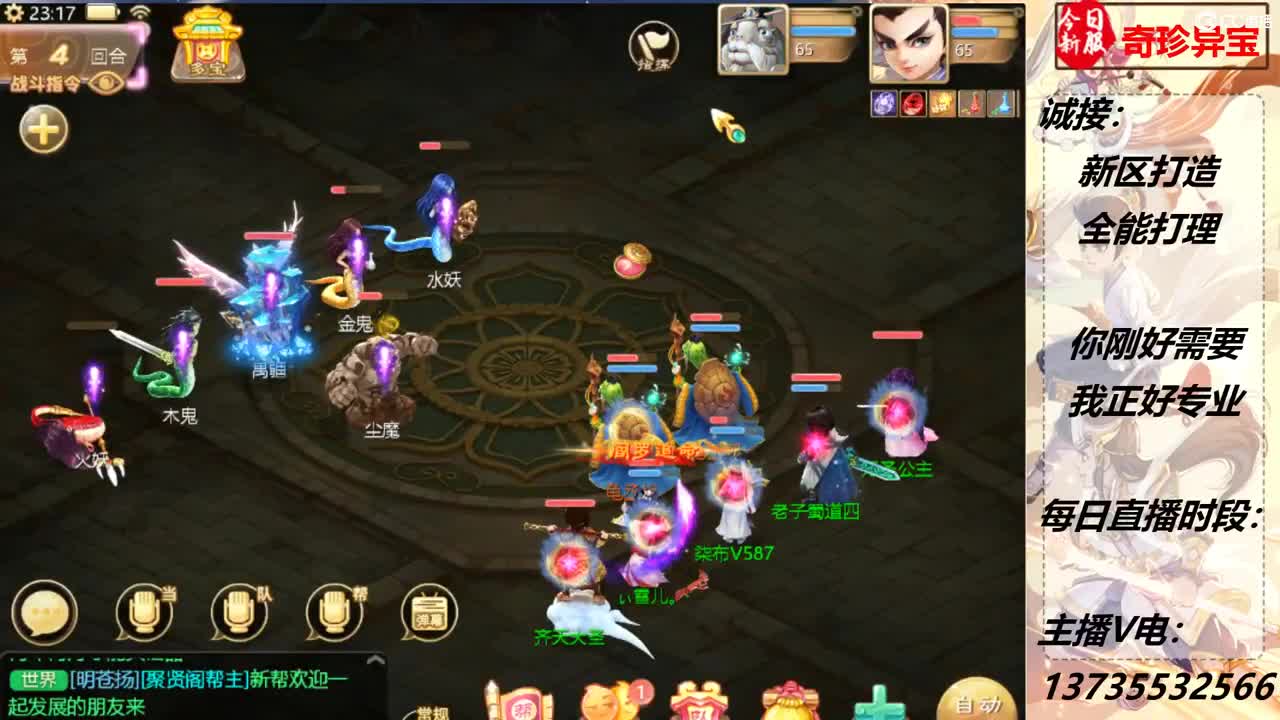This screenshot has height=720, width=1280.
Task: Click the blue energy bar under the elephant portrait
Action: pyautogui.click(x=823, y=31)
